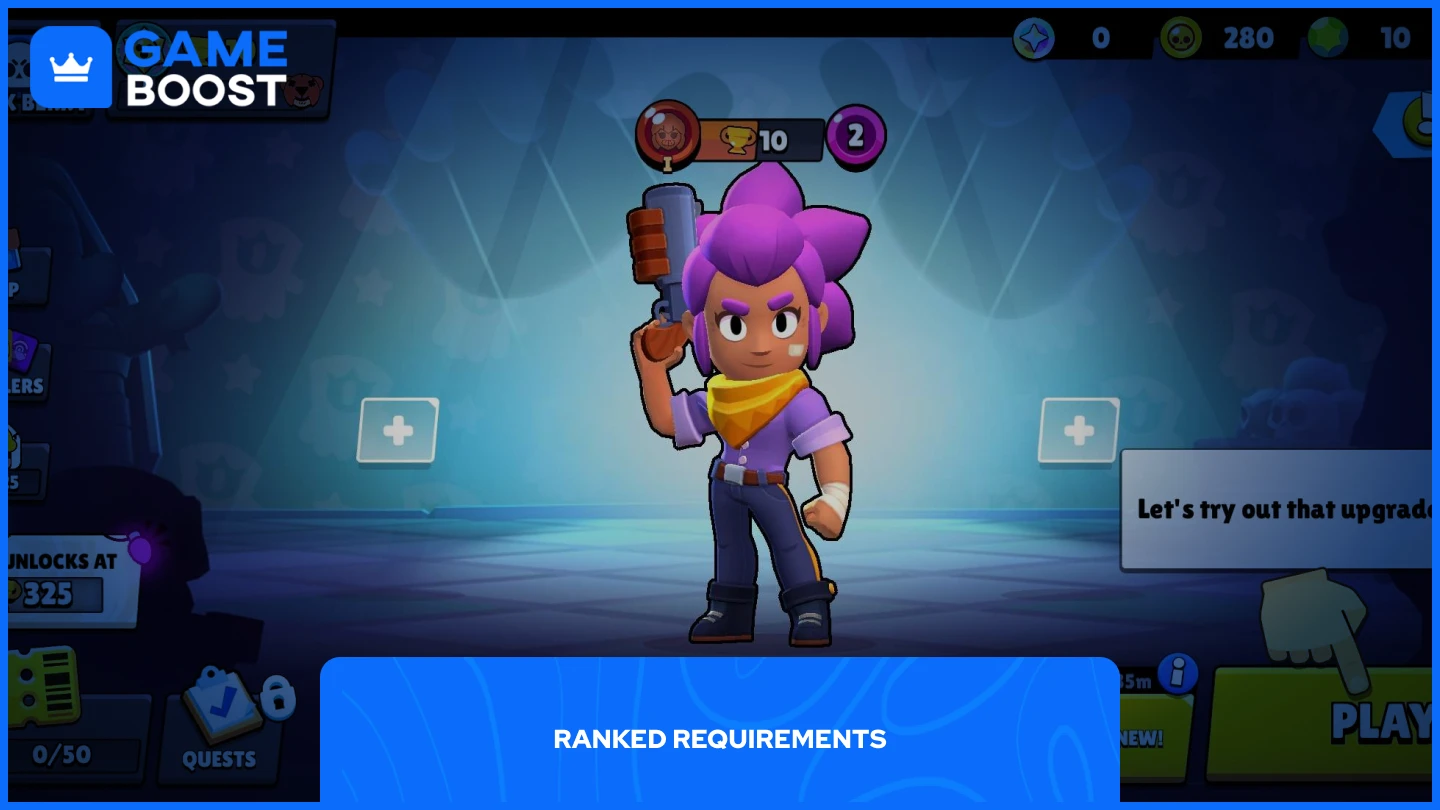Click the star points currency icon

tap(1035, 38)
